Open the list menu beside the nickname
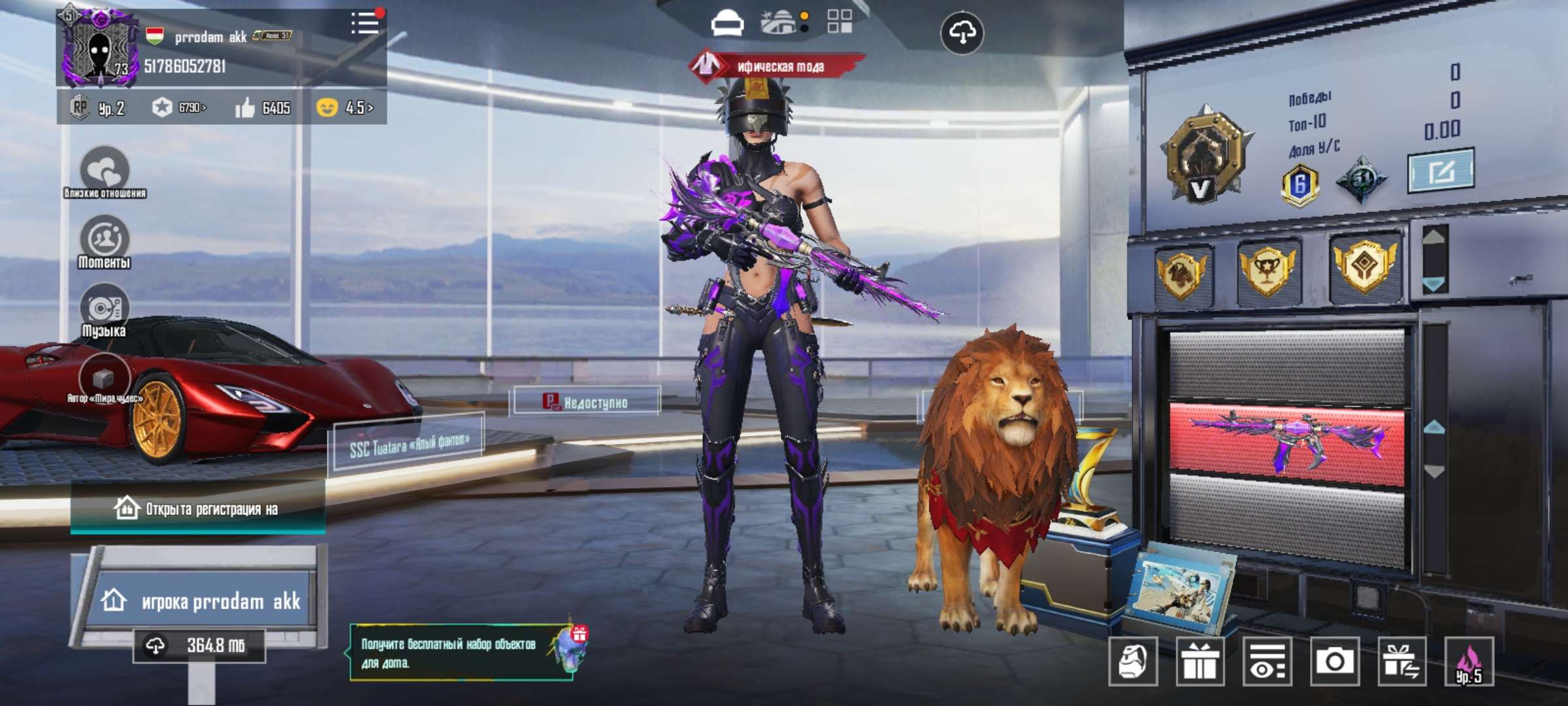Viewport: 1568px width, 706px height. pyautogui.click(x=365, y=23)
